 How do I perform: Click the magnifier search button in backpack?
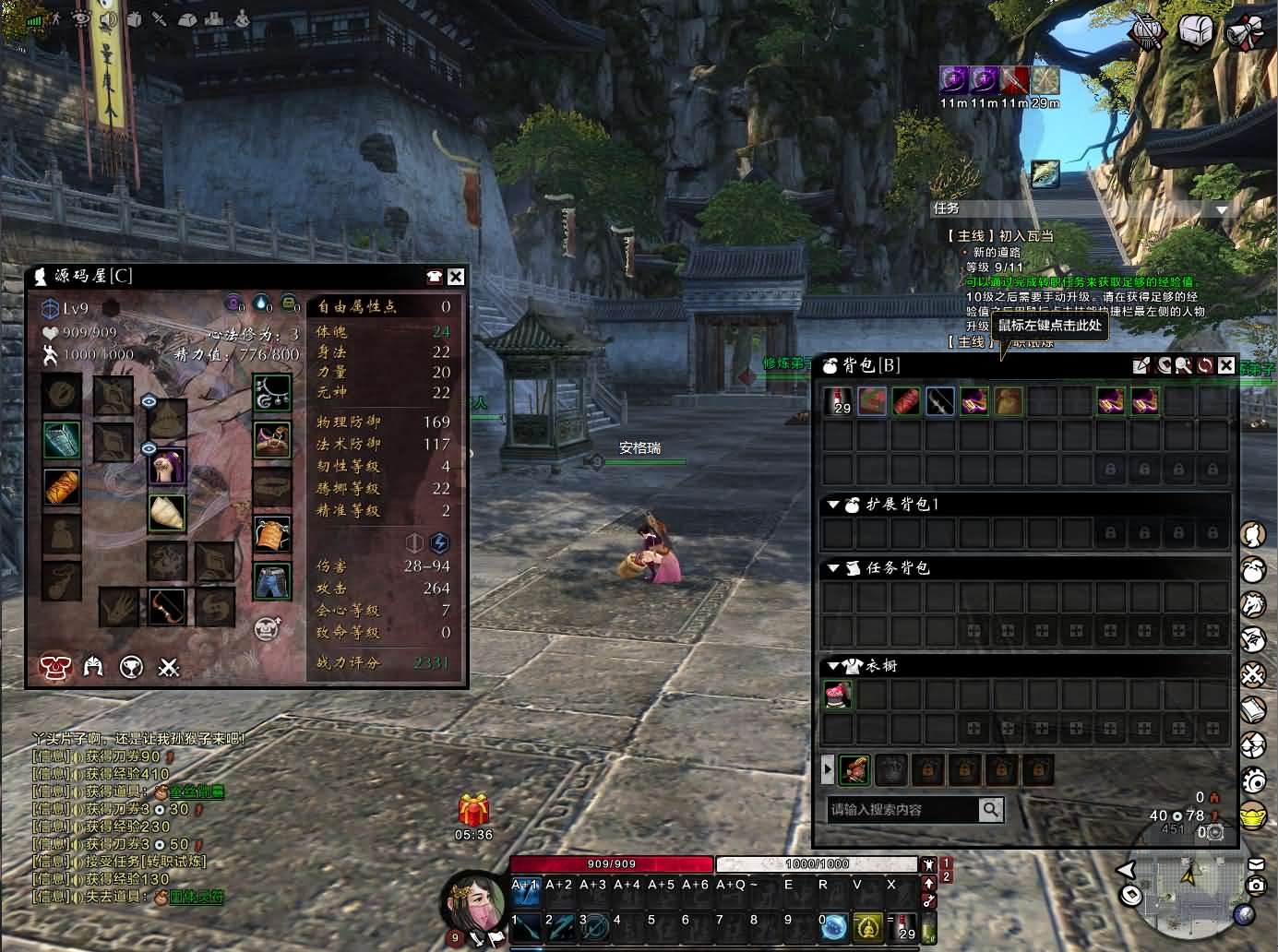[990, 810]
